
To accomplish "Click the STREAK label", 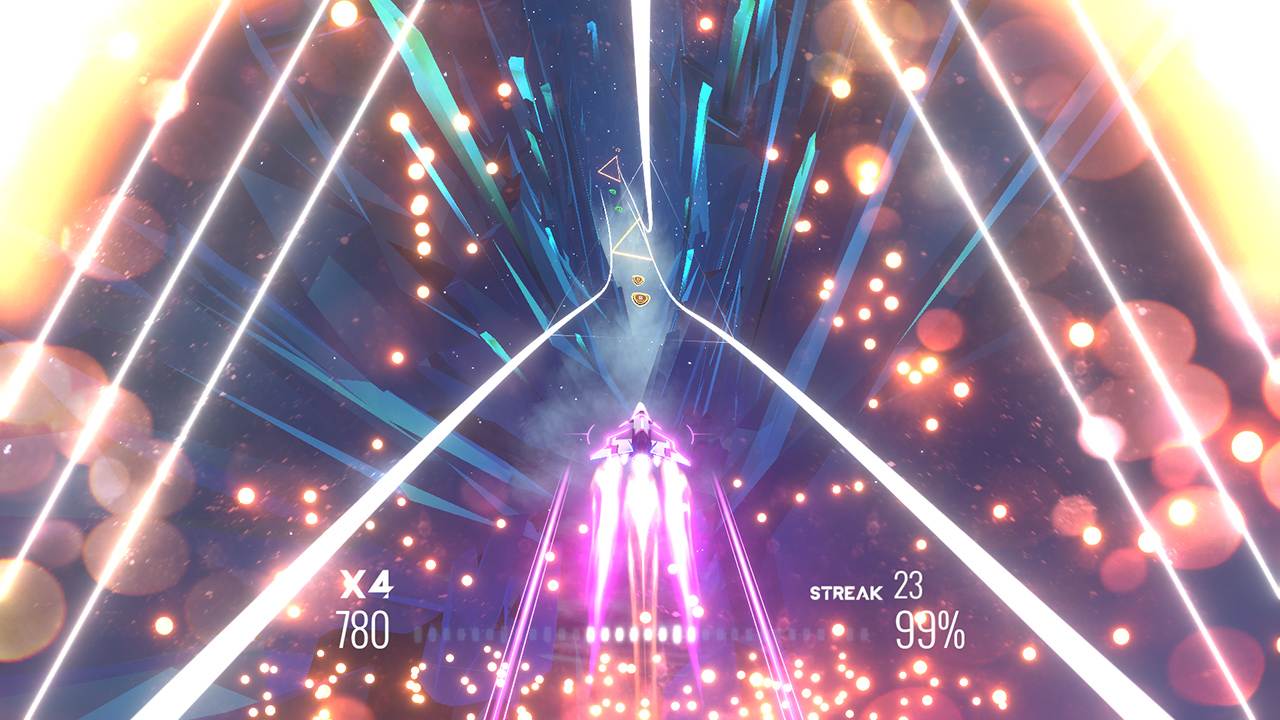I will pos(845,592).
